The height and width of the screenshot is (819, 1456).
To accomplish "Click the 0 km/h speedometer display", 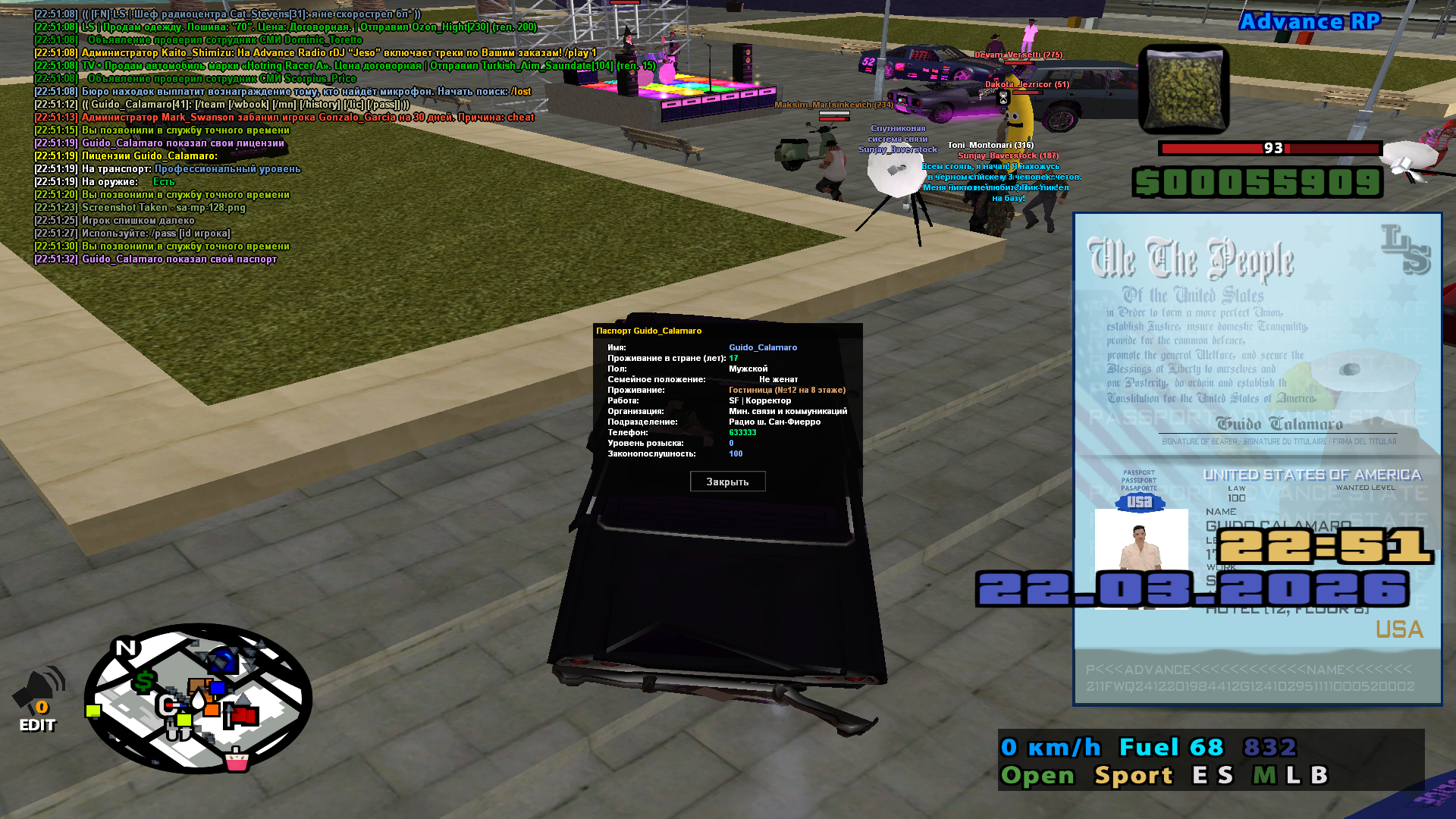I will [1049, 747].
